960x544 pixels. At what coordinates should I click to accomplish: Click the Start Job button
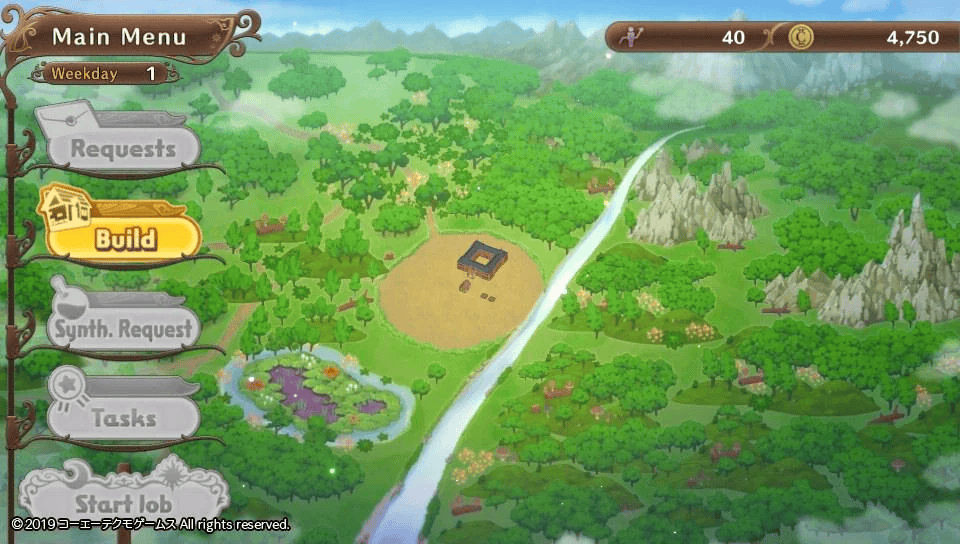click(x=123, y=502)
